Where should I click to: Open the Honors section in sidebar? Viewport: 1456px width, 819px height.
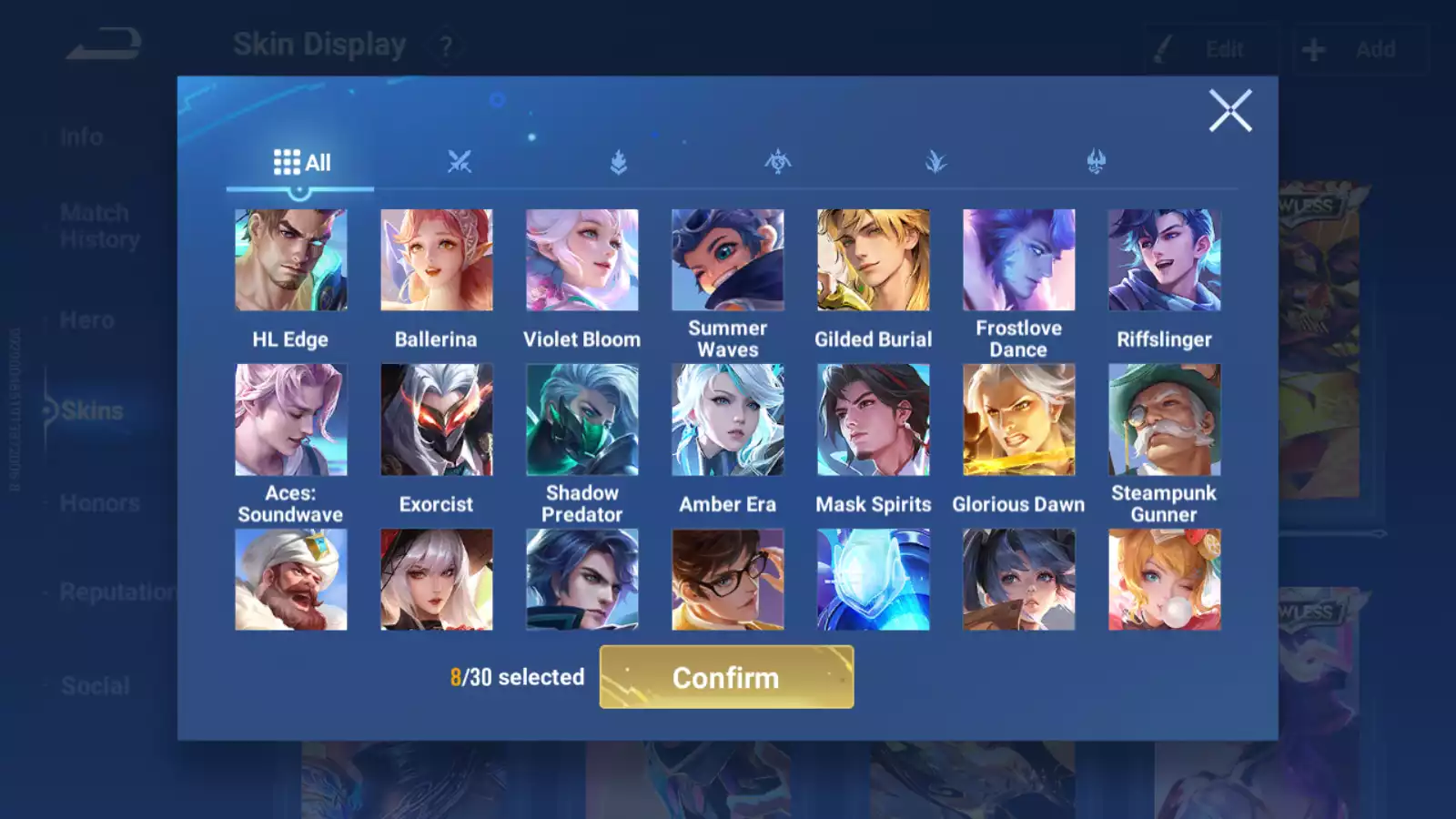point(98,503)
